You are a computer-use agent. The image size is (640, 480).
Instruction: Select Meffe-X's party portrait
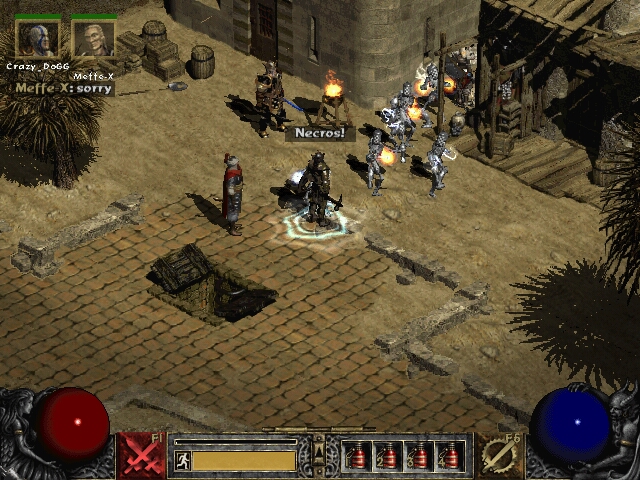pos(94,39)
